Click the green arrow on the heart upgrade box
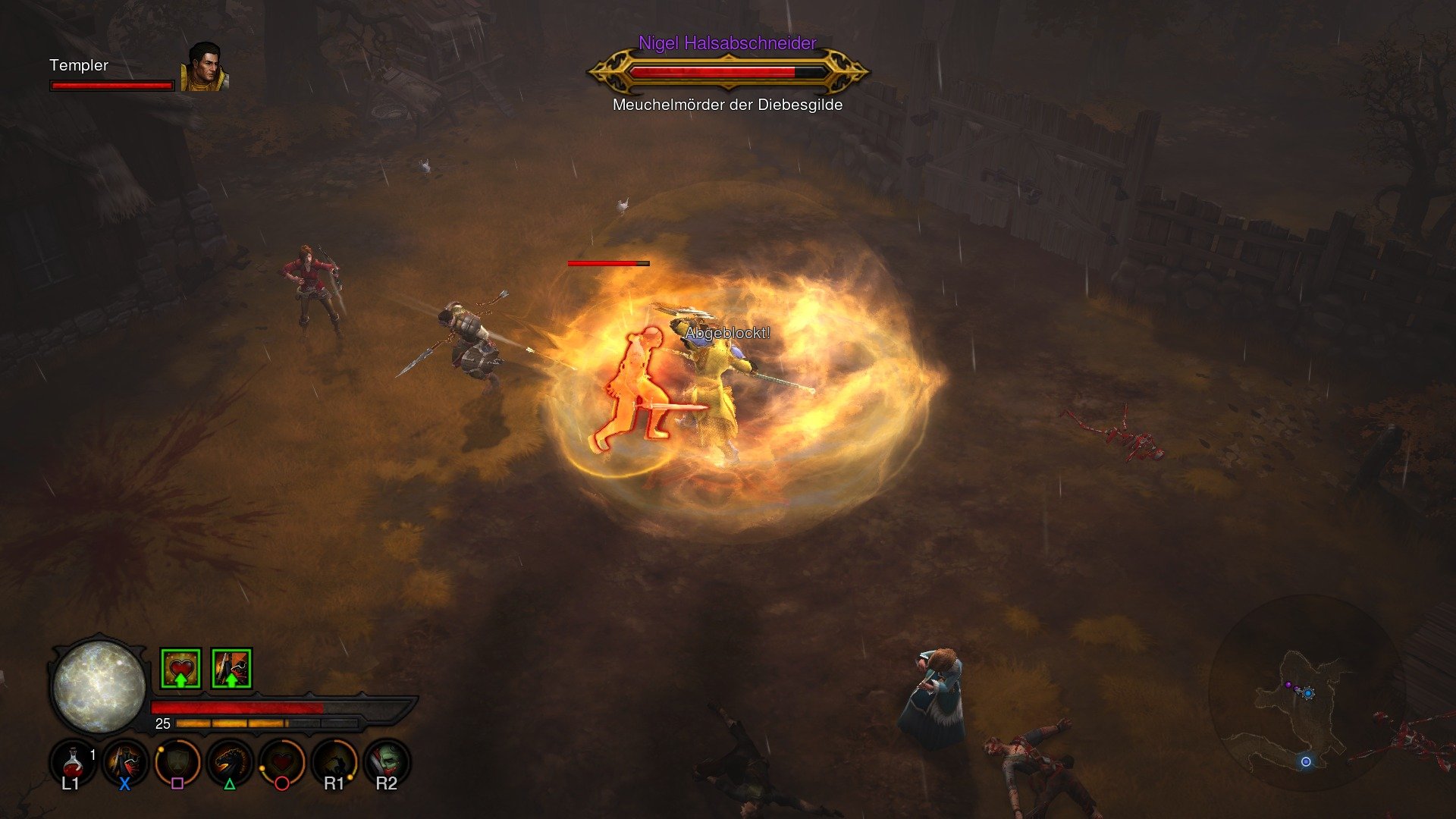 coord(180,679)
